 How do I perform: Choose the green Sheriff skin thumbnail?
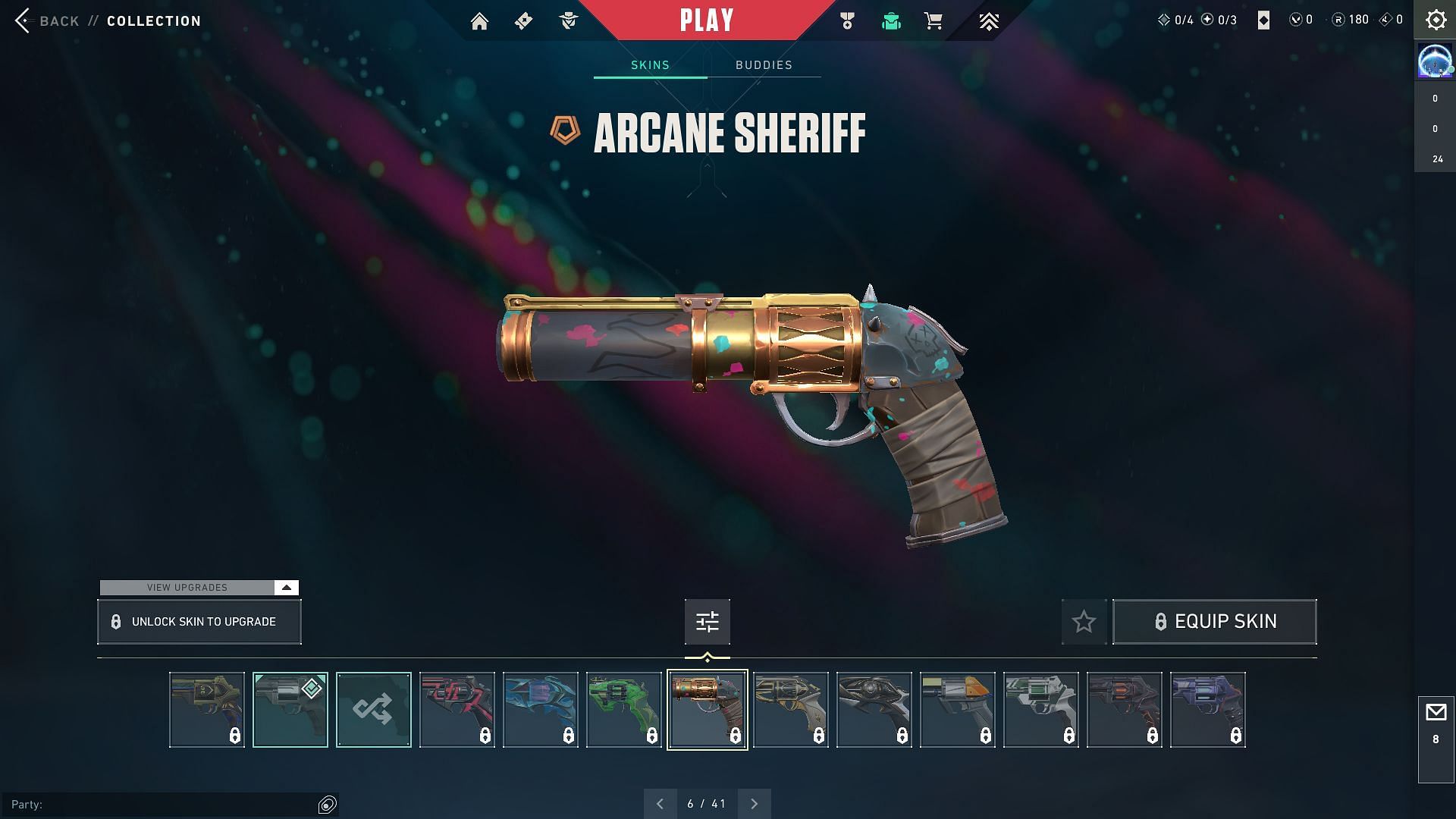[x=623, y=710]
